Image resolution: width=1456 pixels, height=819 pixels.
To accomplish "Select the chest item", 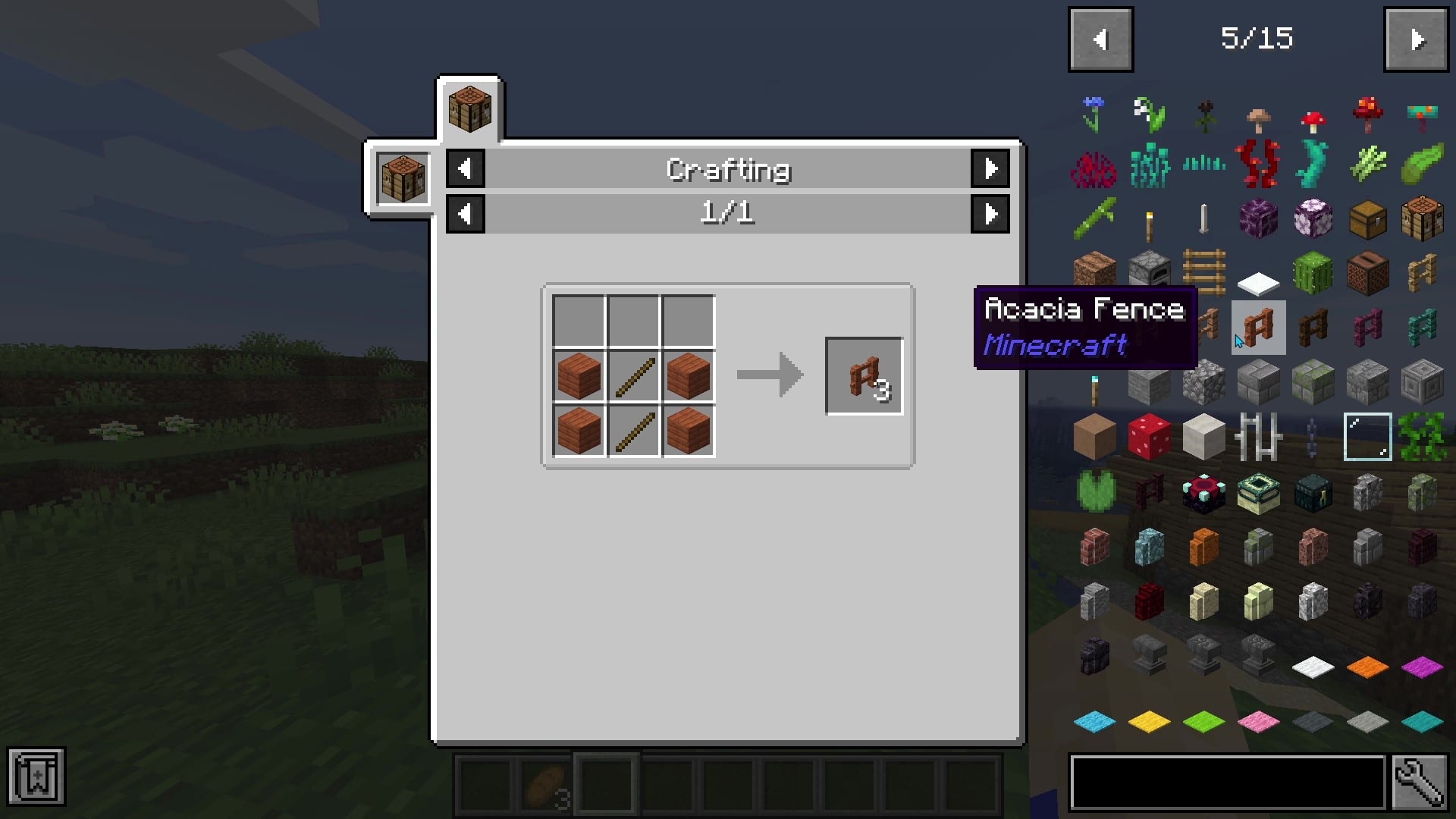I will pos(1367,218).
